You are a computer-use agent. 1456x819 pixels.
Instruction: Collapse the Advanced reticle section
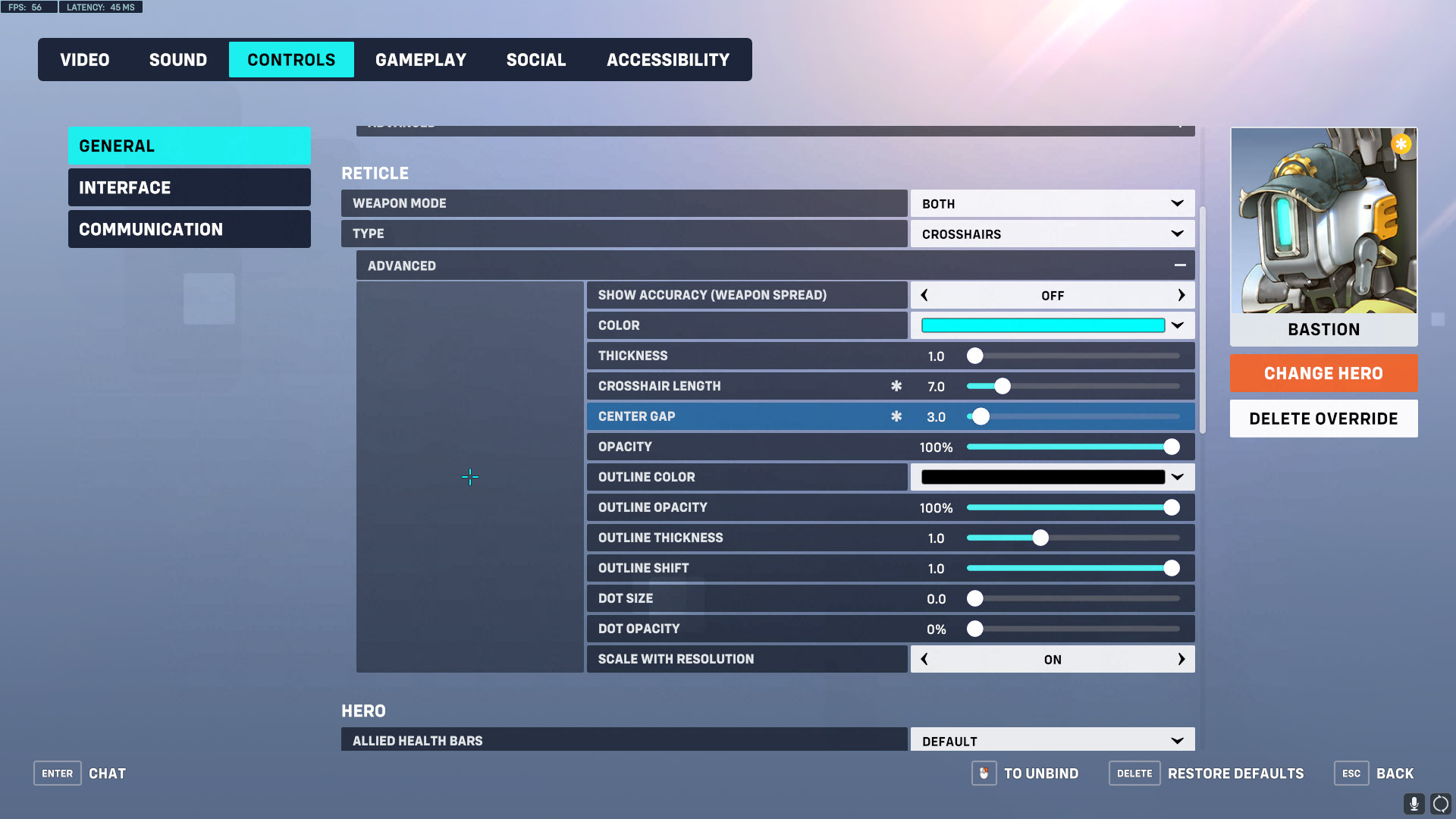[1180, 265]
